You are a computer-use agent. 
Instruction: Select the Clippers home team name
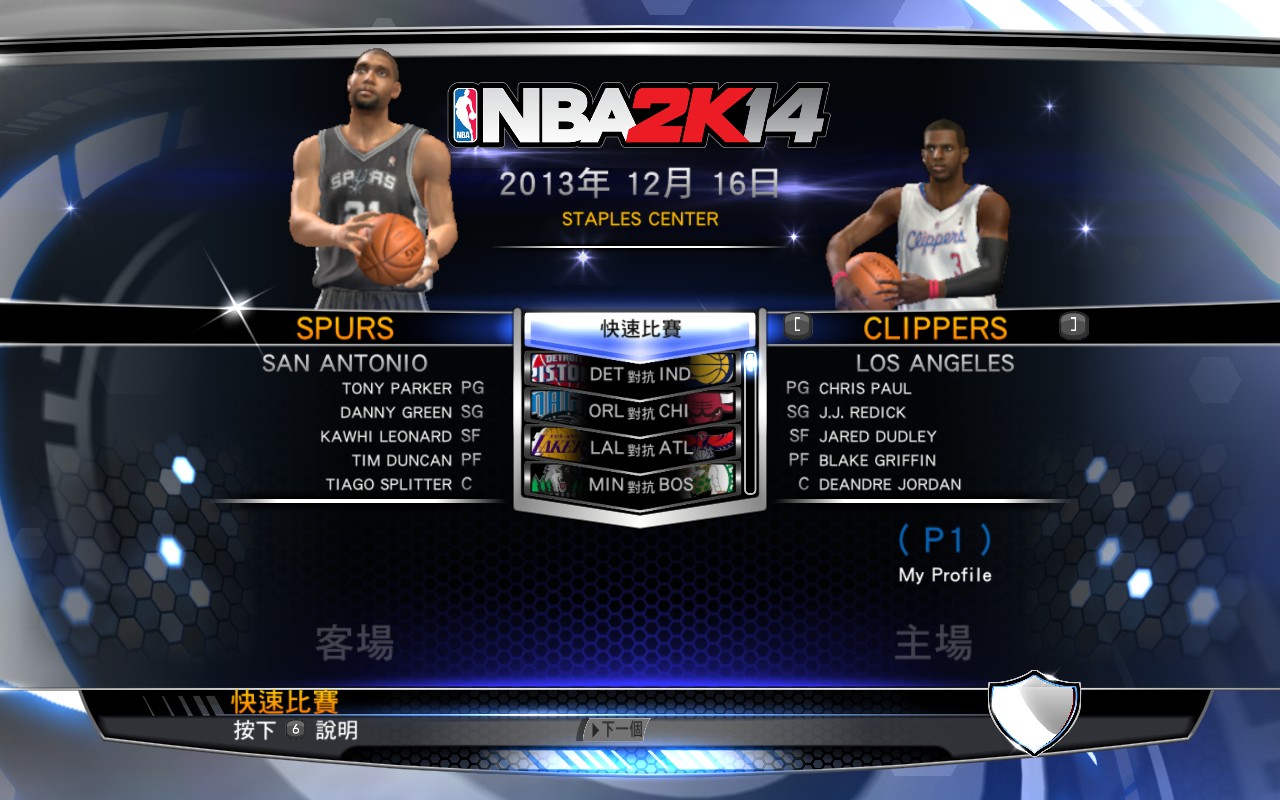935,328
